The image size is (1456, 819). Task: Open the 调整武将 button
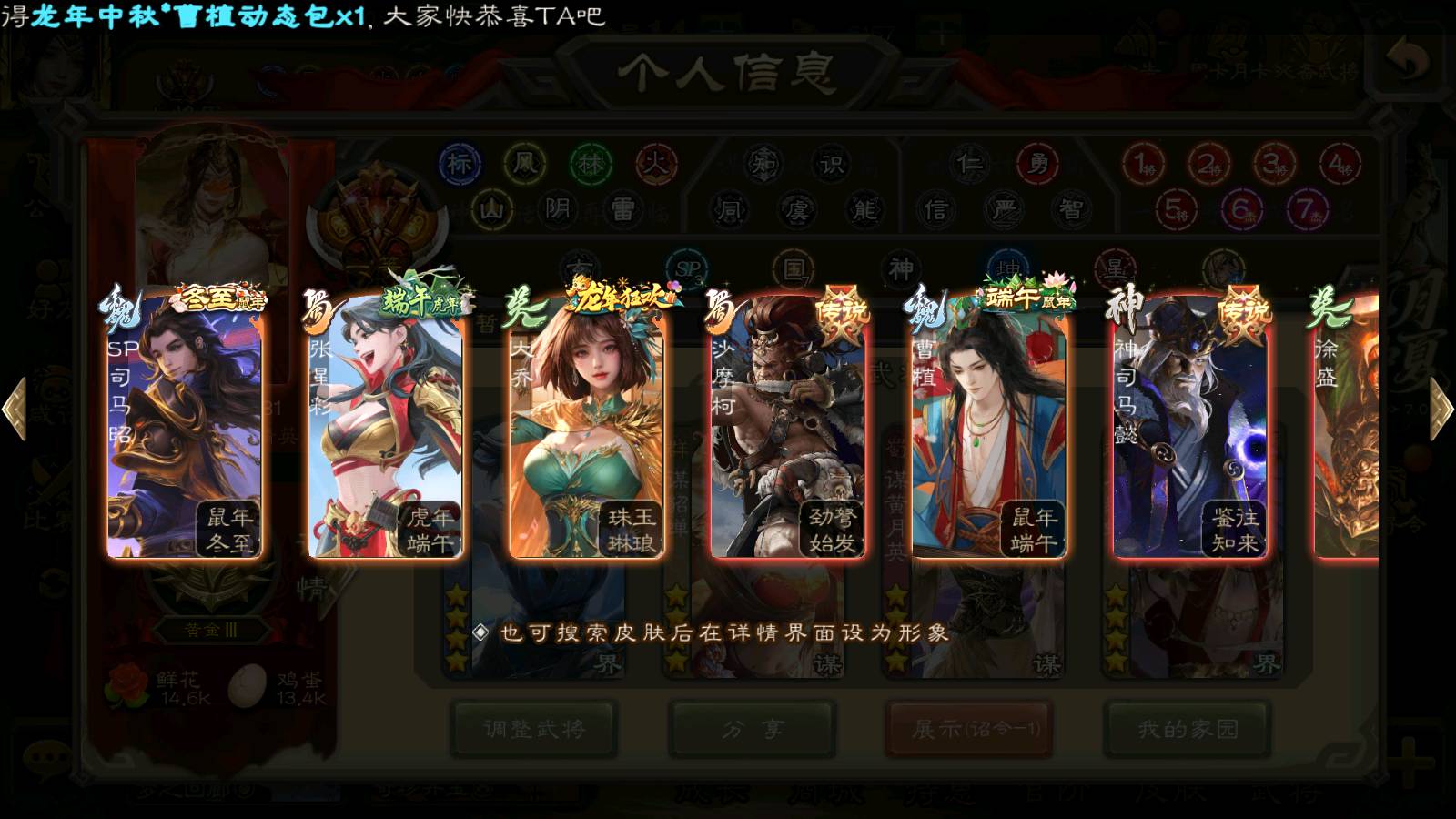(534, 729)
